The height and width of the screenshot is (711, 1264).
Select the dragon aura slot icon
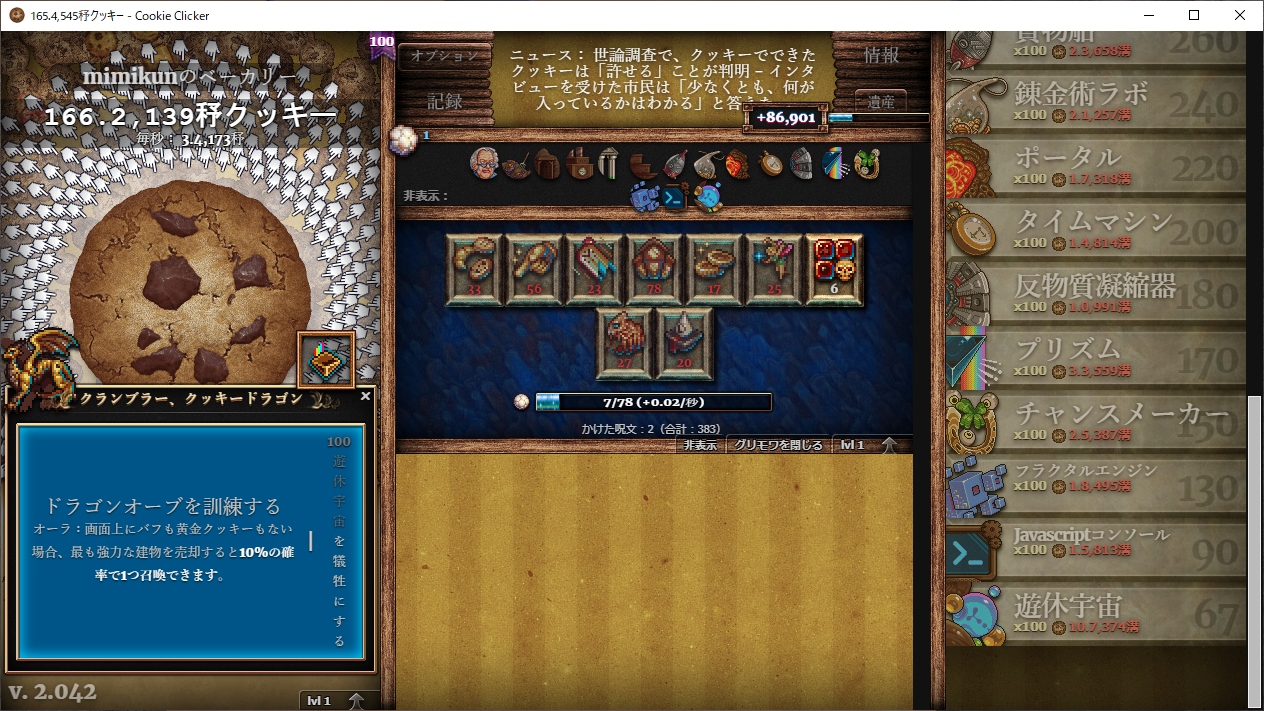(x=326, y=359)
